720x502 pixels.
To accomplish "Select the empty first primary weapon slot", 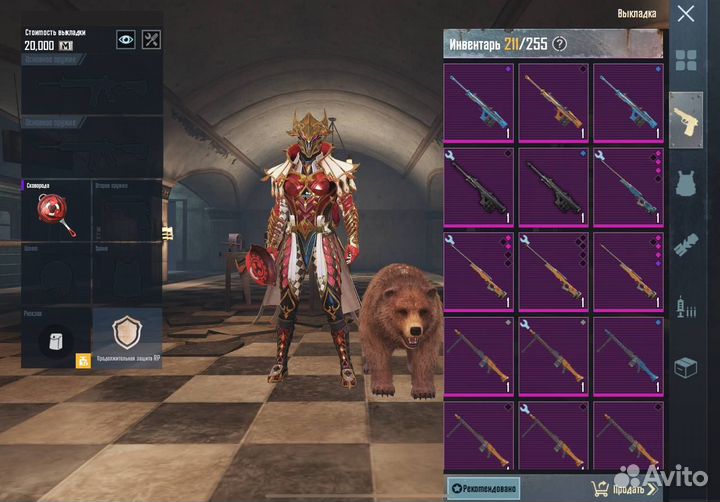I will tap(91, 92).
